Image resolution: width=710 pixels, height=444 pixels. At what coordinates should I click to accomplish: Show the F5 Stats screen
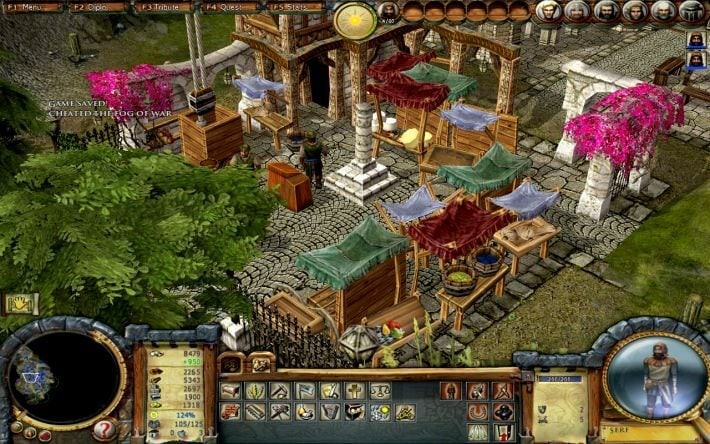pos(293,7)
